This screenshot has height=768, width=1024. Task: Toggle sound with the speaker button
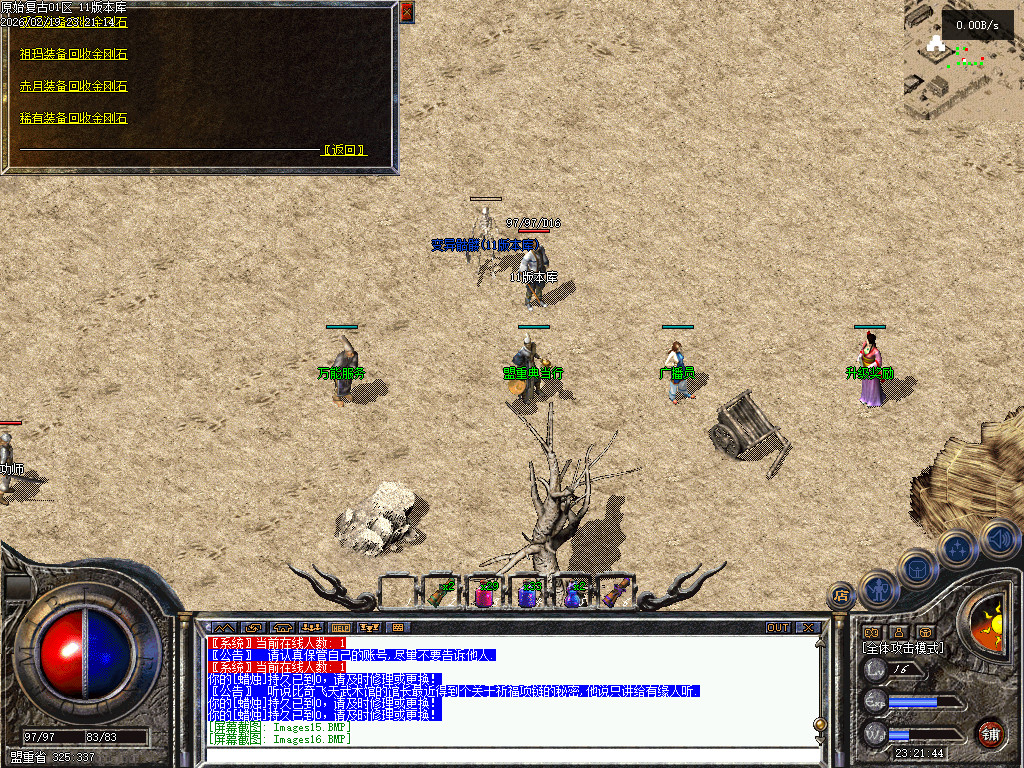point(999,537)
